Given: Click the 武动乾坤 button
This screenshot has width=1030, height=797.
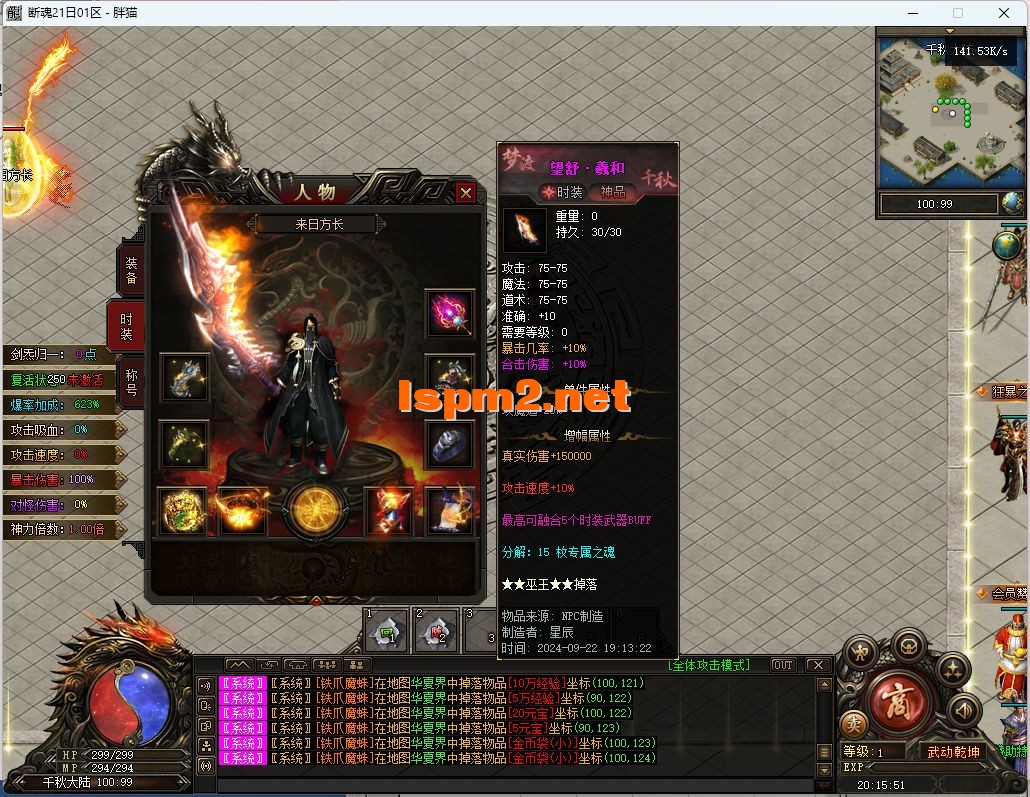Looking at the screenshot, I should [954, 752].
